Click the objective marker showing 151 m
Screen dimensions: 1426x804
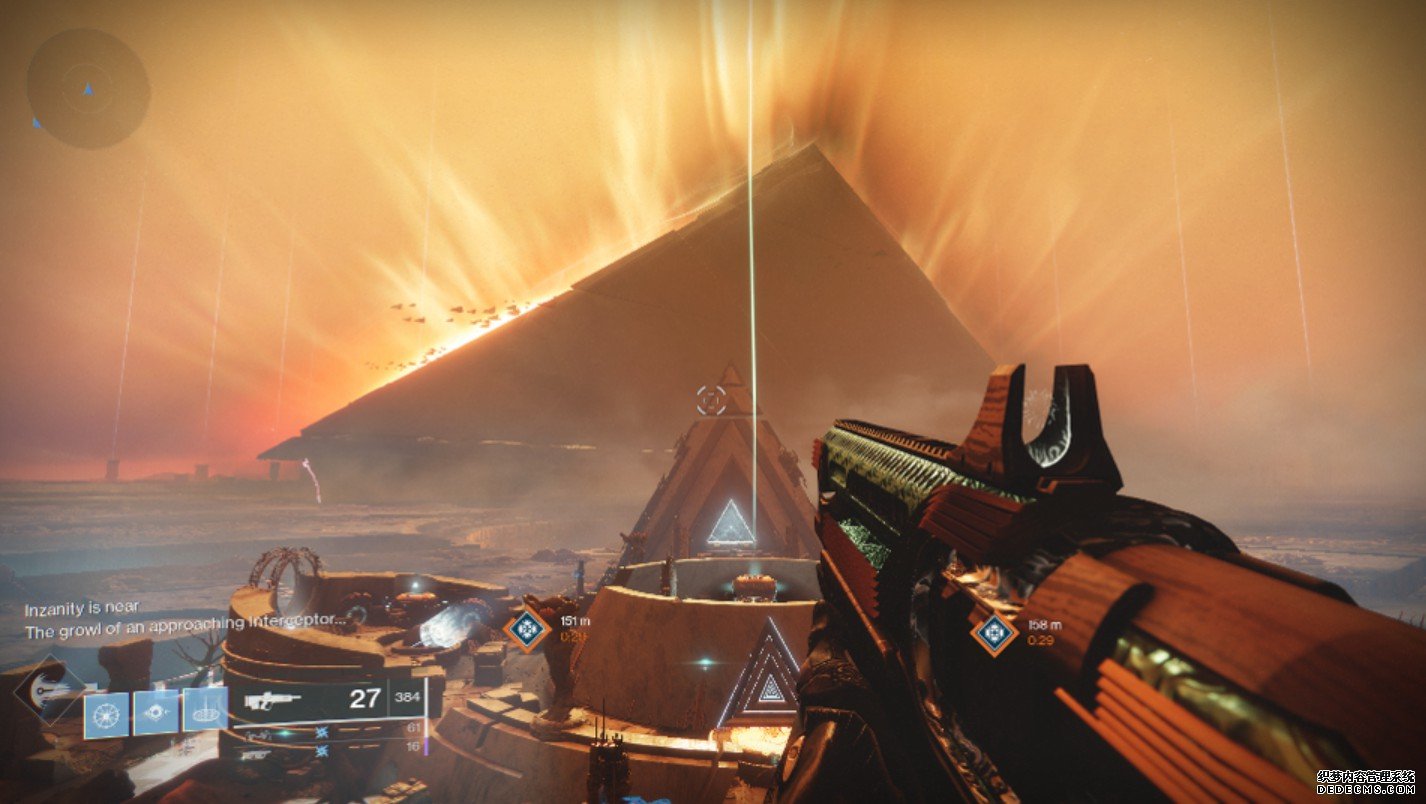coord(527,628)
